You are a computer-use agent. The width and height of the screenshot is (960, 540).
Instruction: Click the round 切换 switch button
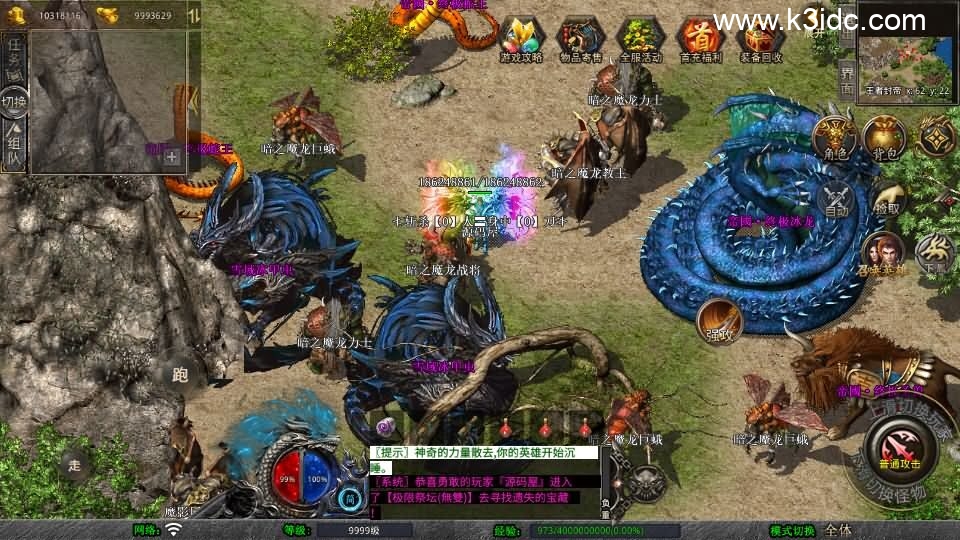(x=14, y=101)
